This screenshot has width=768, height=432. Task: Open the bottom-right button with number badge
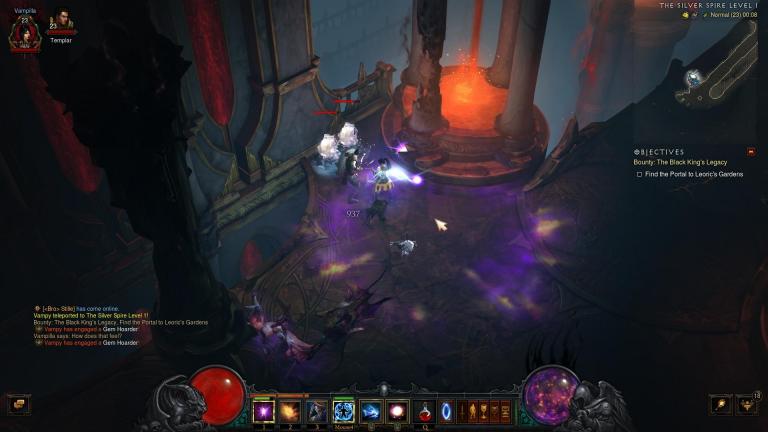pyautogui.click(x=747, y=404)
